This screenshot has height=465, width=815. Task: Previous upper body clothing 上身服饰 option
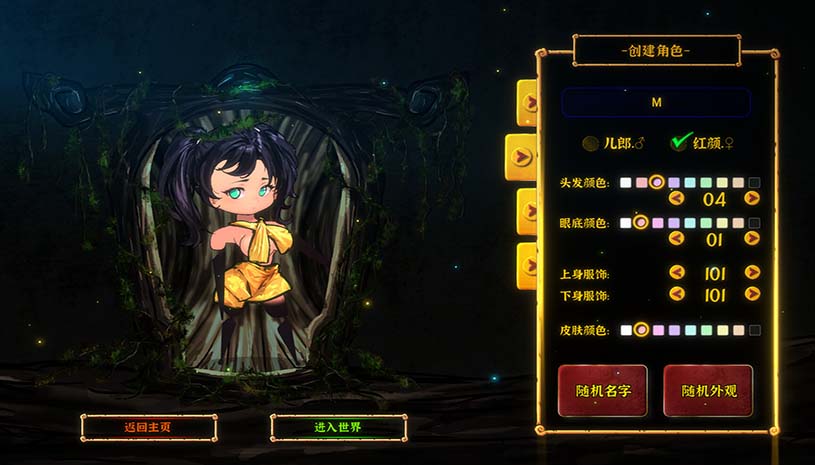click(x=677, y=272)
